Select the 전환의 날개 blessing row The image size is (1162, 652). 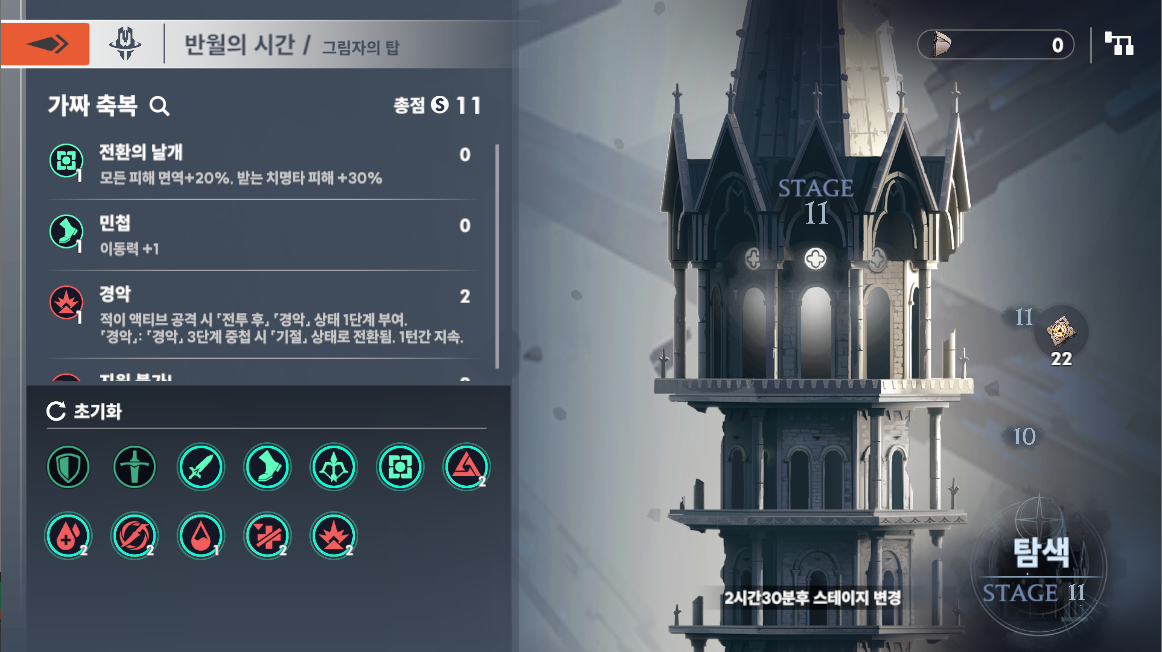pyautogui.click(x=260, y=165)
